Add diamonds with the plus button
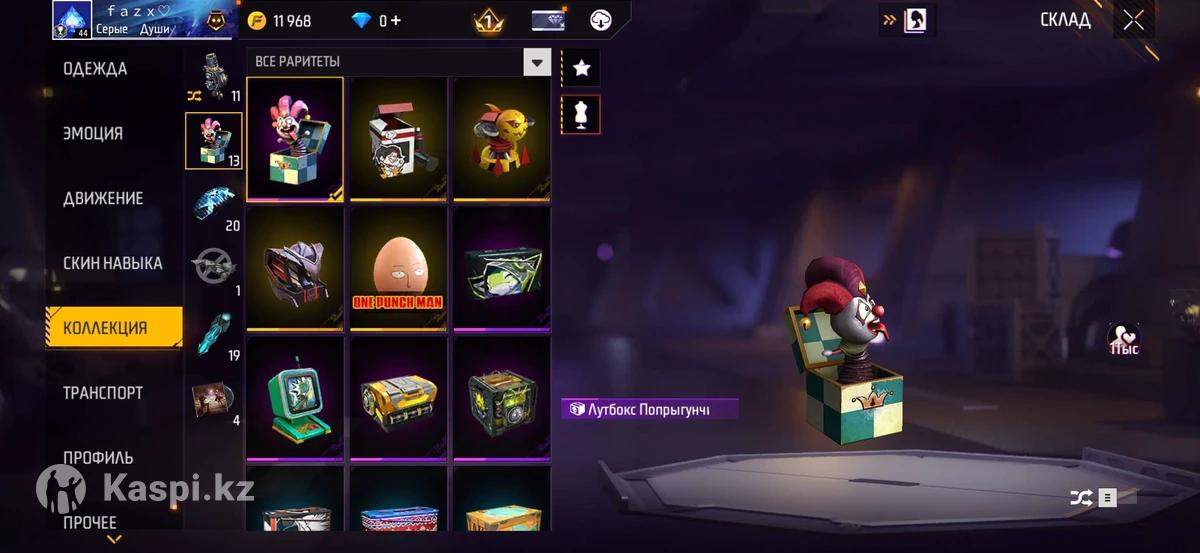Image resolution: width=1200 pixels, height=553 pixels. click(x=396, y=21)
